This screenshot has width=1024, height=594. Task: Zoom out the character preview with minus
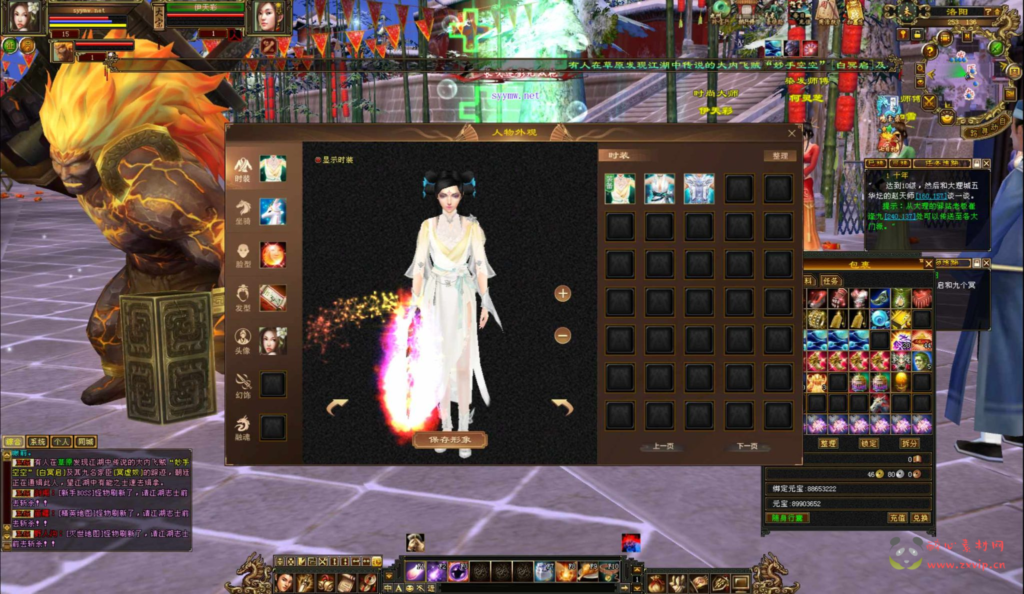click(x=563, y=336)
